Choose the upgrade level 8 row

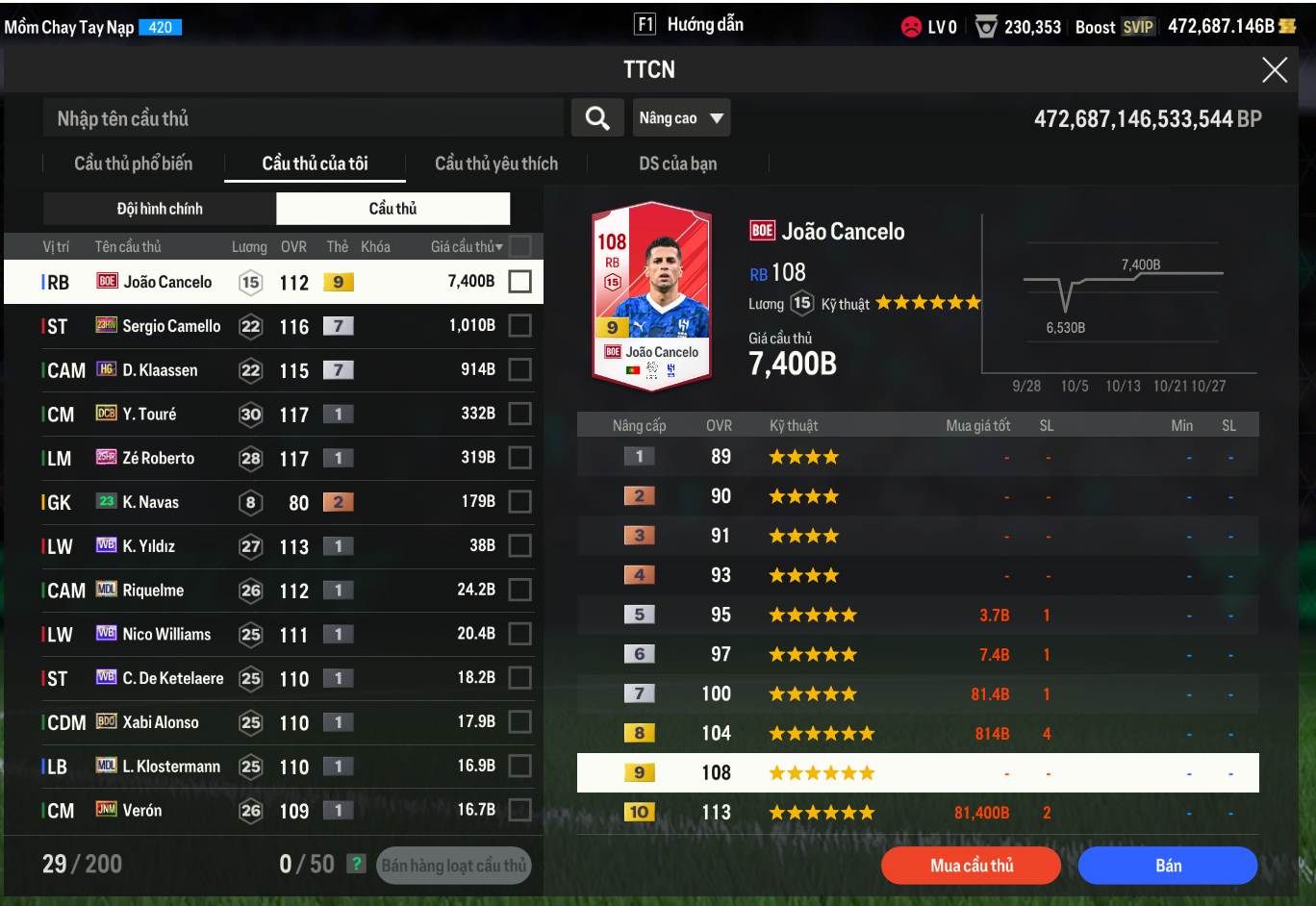pyautogui.click(x=917, y=734)
